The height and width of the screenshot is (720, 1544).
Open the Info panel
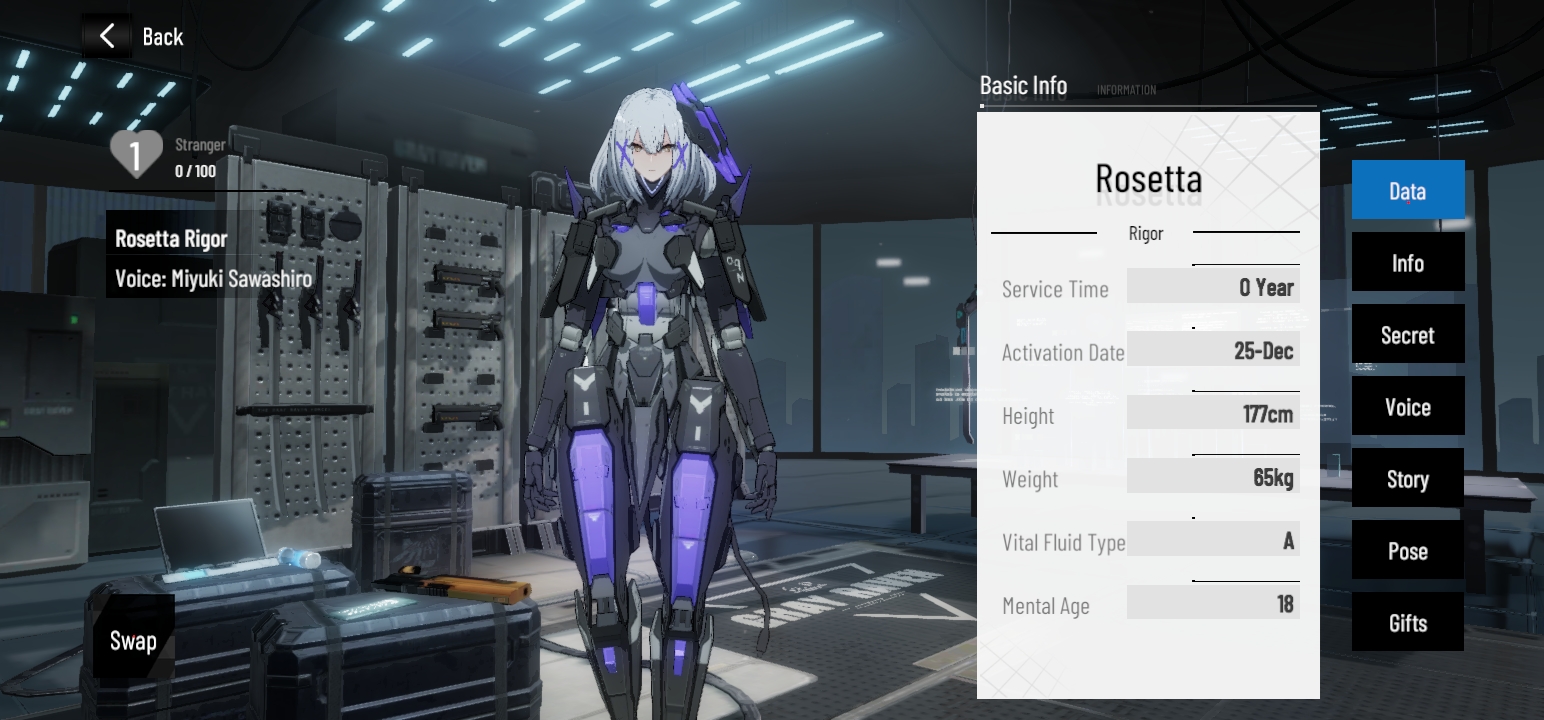[1407, 262]
